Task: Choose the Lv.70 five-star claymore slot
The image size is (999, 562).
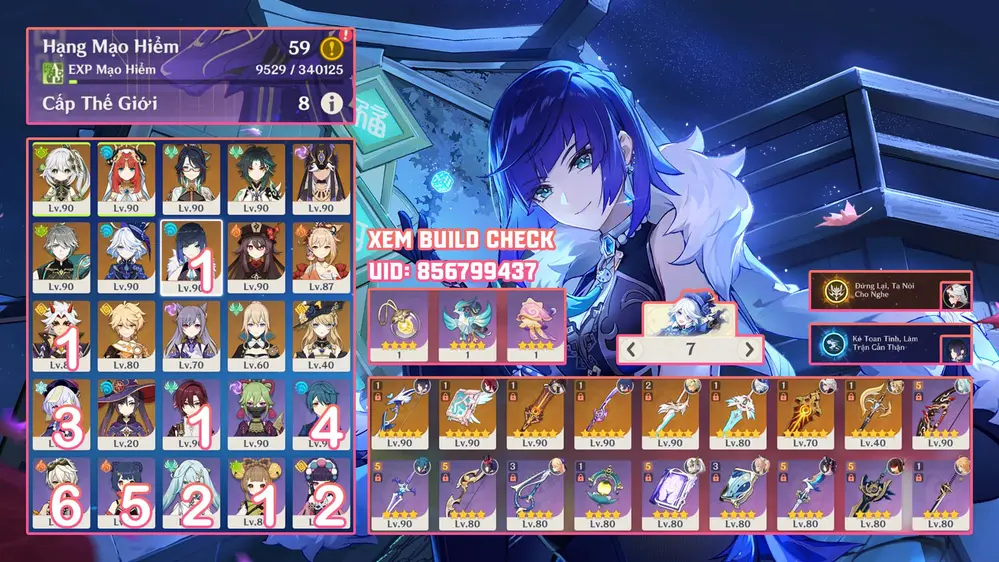Action: point(803,414)
